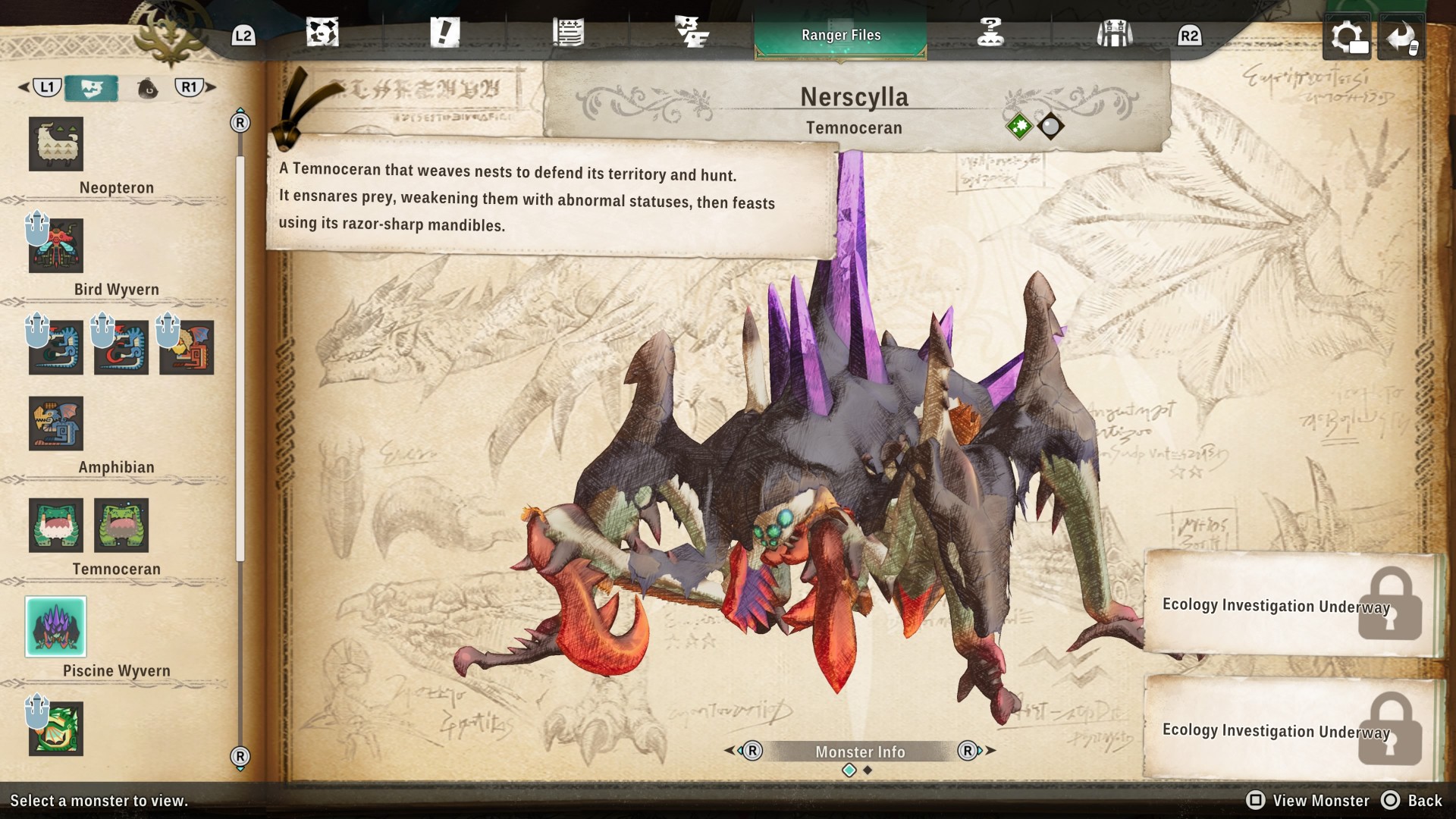Open the map tab with splotch icon
Viewport: 1456px width, 819px height.
point(322,33)
